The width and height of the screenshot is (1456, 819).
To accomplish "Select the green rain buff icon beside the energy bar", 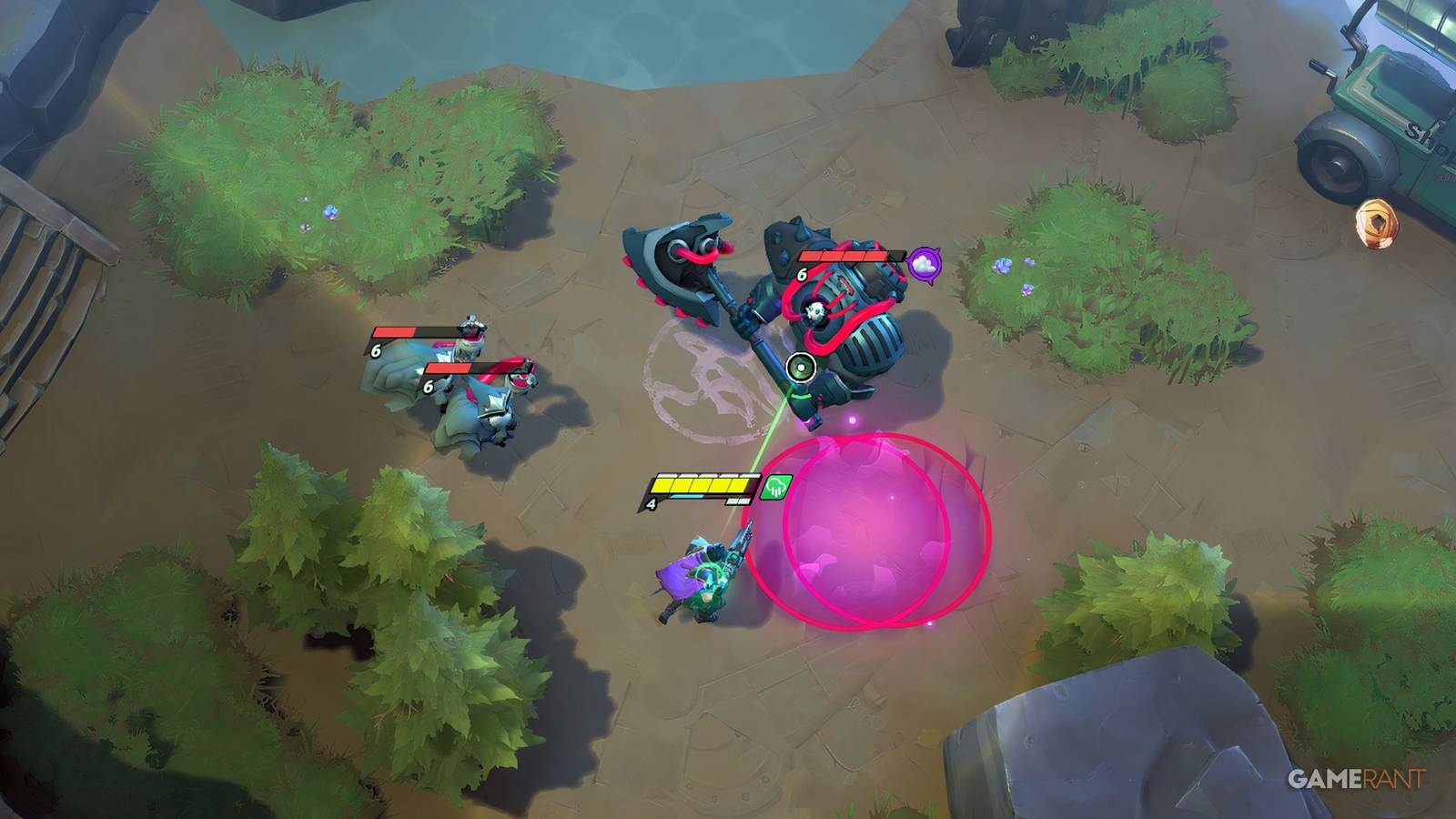I will tap(774, 487).
